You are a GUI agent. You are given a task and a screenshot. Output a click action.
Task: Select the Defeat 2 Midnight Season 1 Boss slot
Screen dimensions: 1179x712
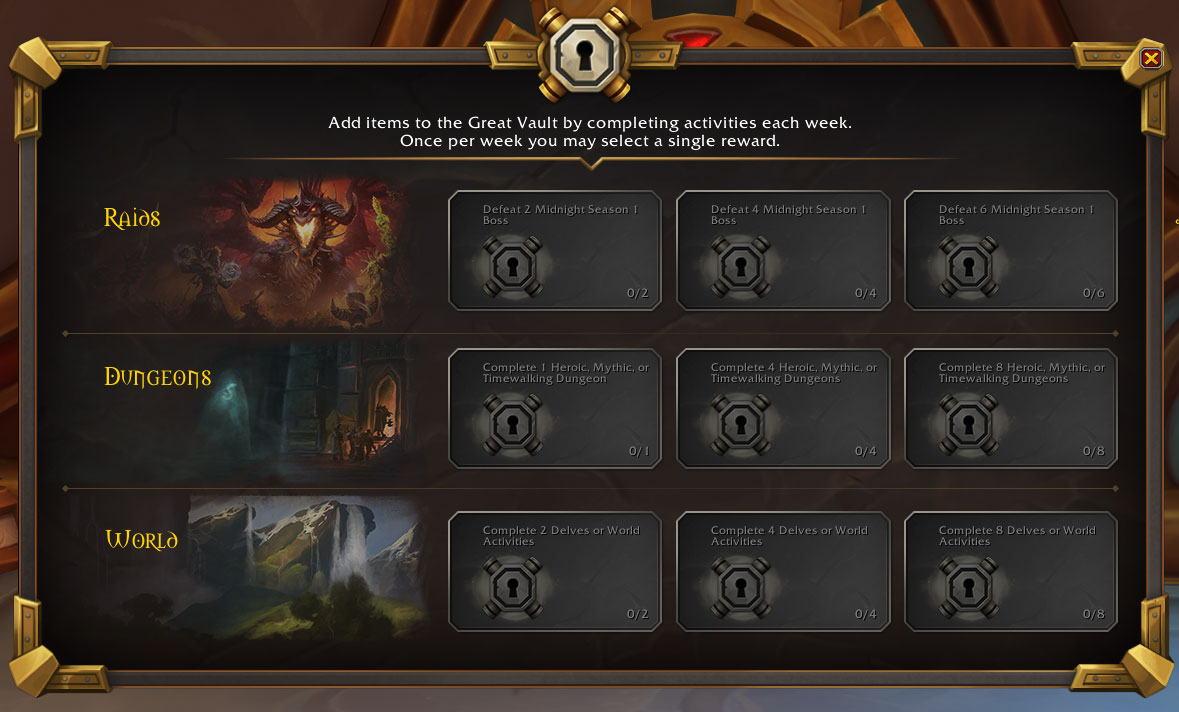pyautogui.click(x=555, y=251)
